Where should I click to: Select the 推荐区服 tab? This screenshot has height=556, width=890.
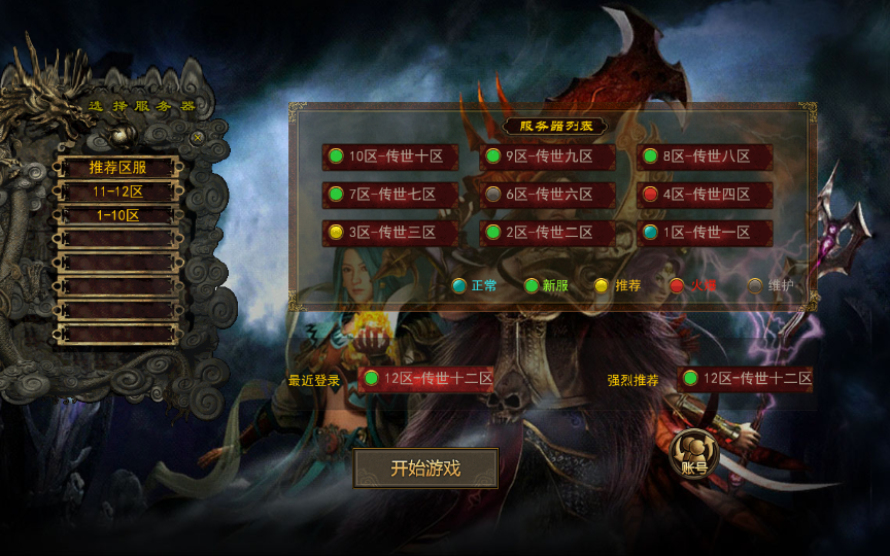[x=117, y=167]
